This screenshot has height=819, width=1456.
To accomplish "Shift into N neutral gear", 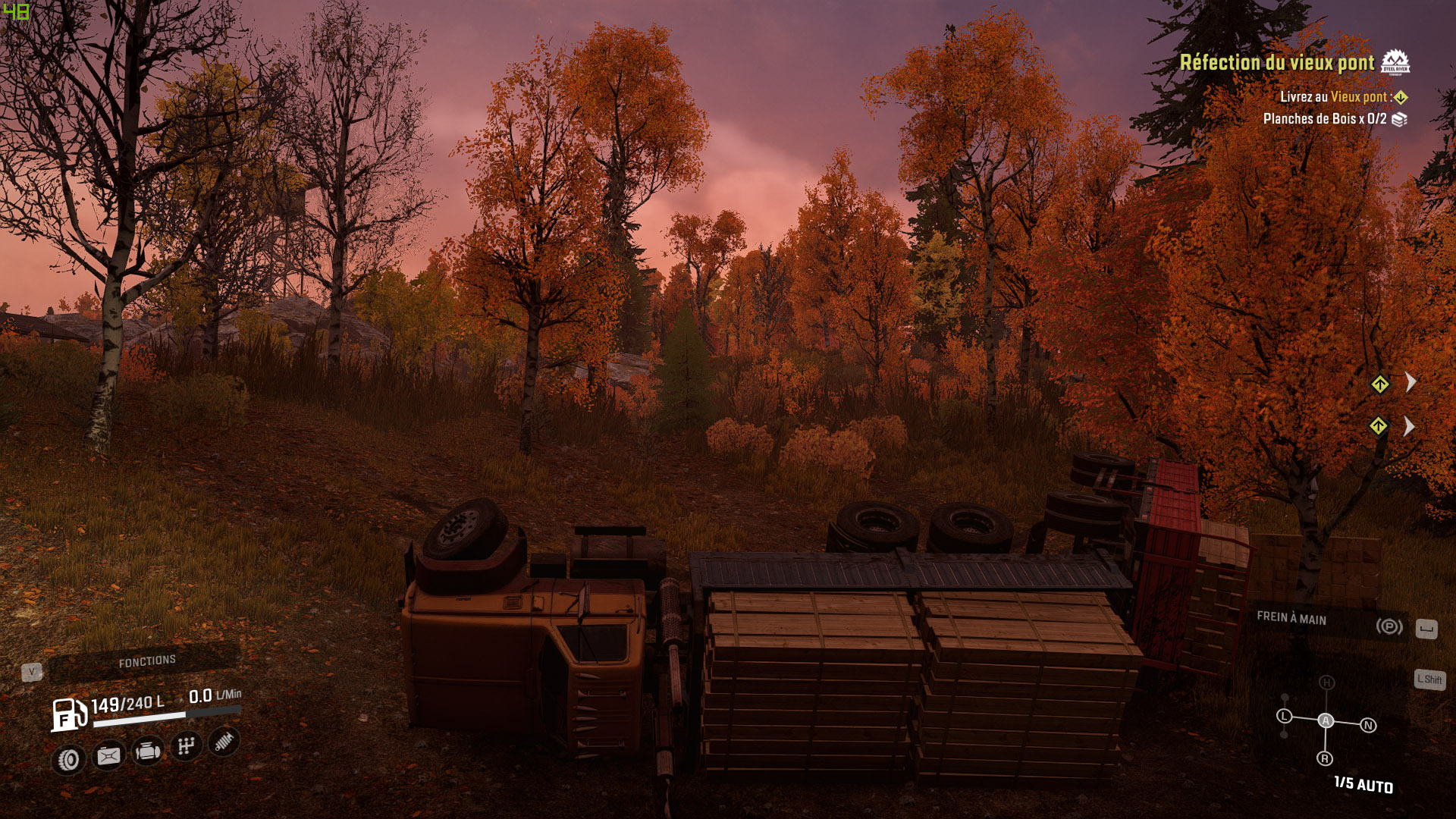I will pos(1369,726).
